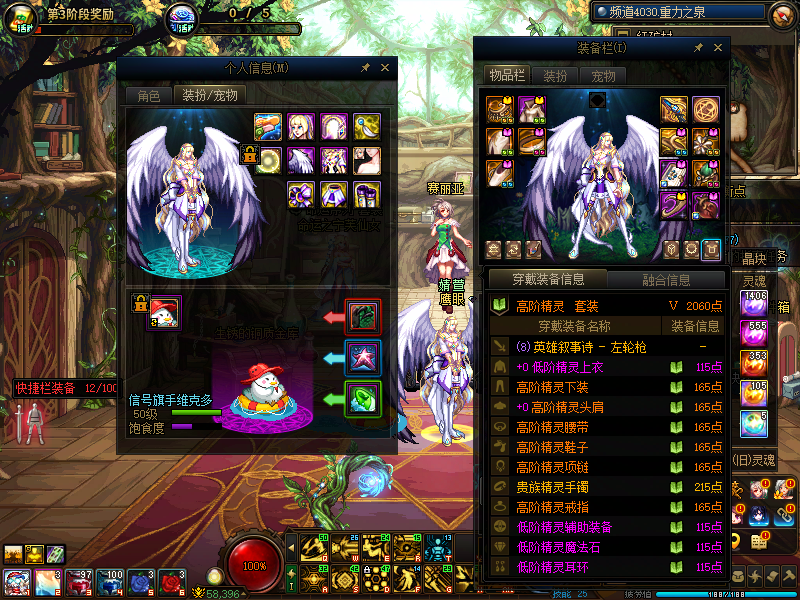Screen dimensions: 800x600
Task: Show the 融合信息 fusion info tab
Action: tap(664, 280)
